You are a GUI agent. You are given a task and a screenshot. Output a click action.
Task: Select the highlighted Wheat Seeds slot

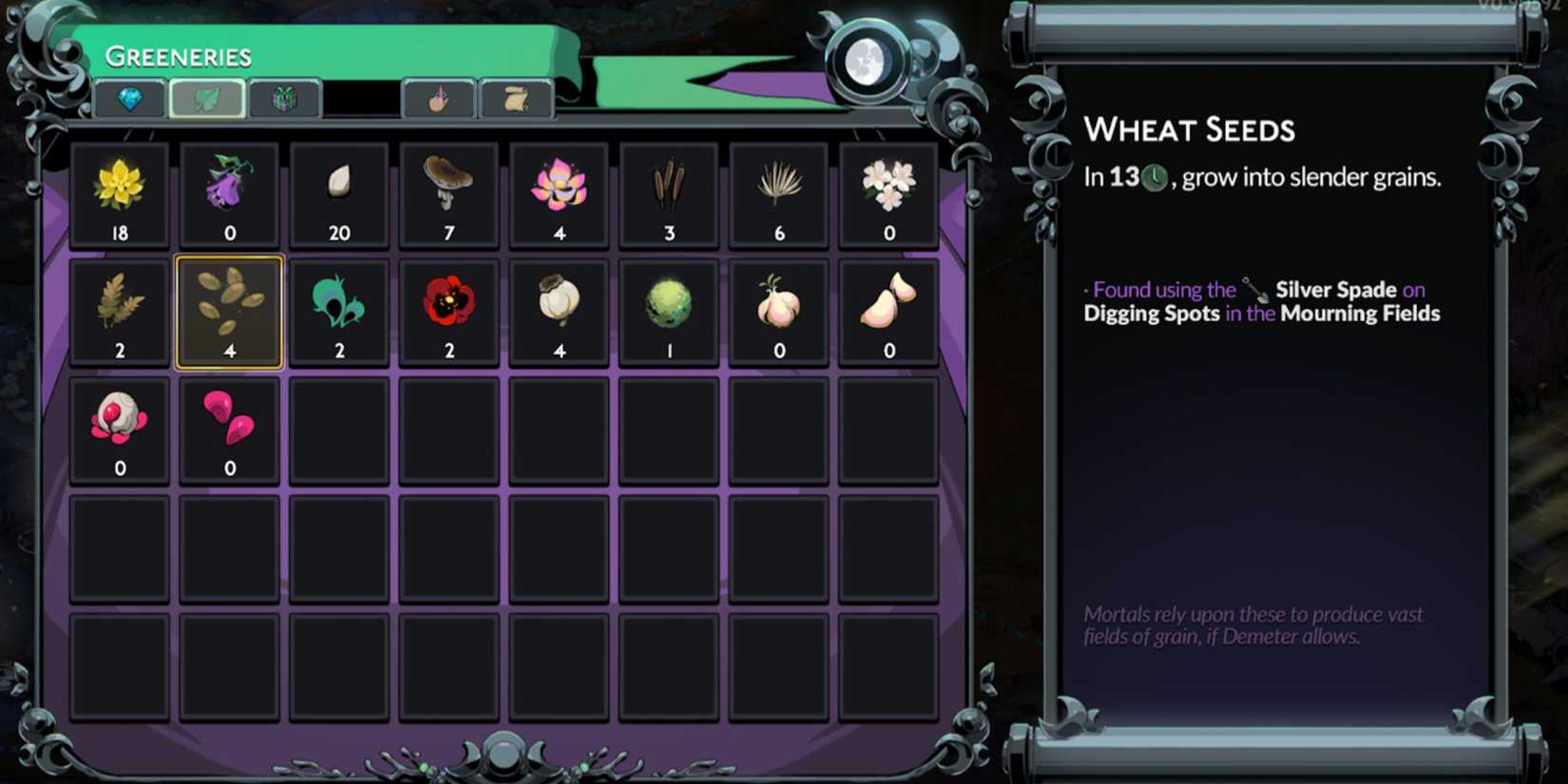229,311
